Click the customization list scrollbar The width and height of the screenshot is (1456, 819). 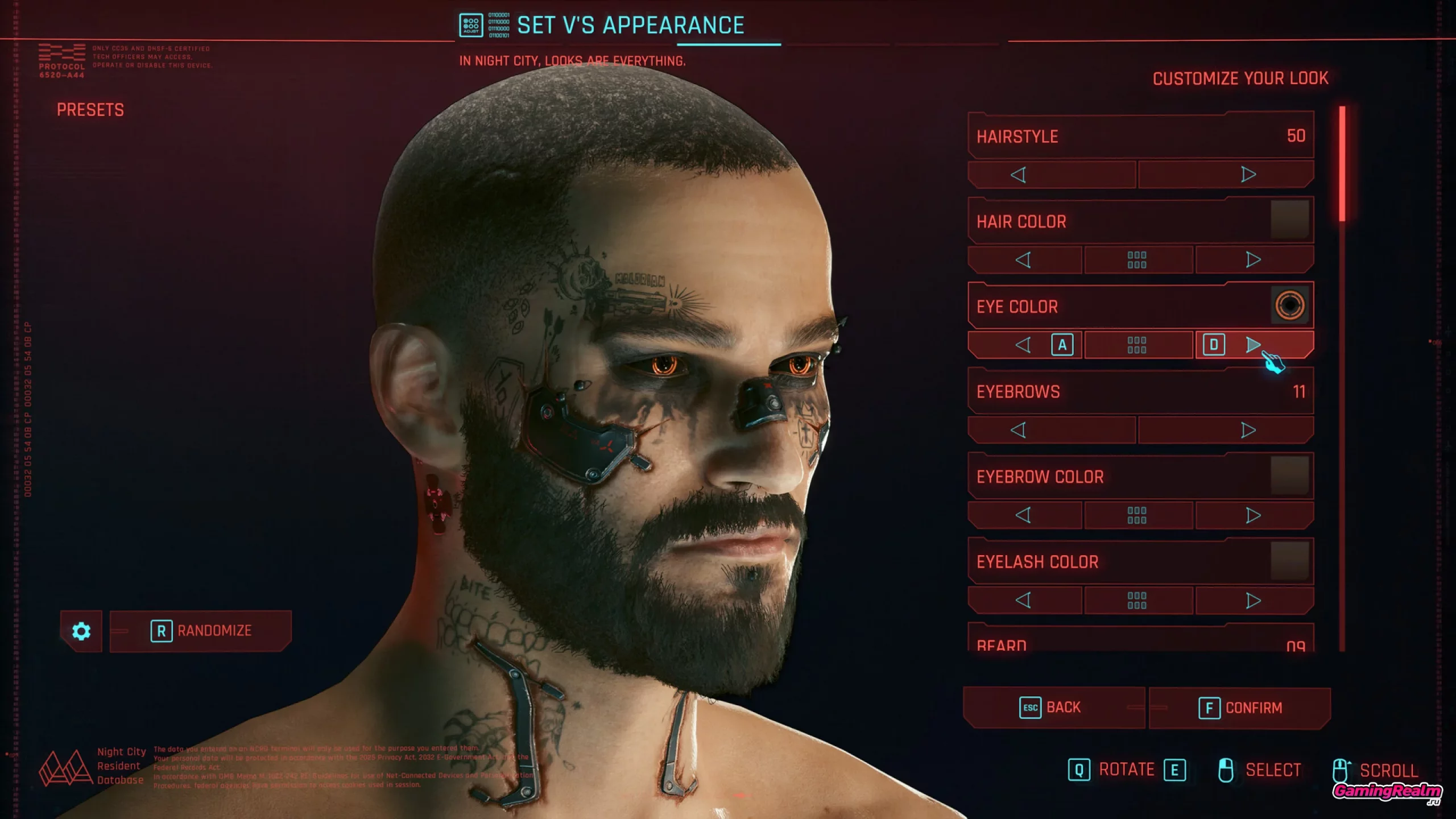pyautogui.click(x=1342, y=165)
